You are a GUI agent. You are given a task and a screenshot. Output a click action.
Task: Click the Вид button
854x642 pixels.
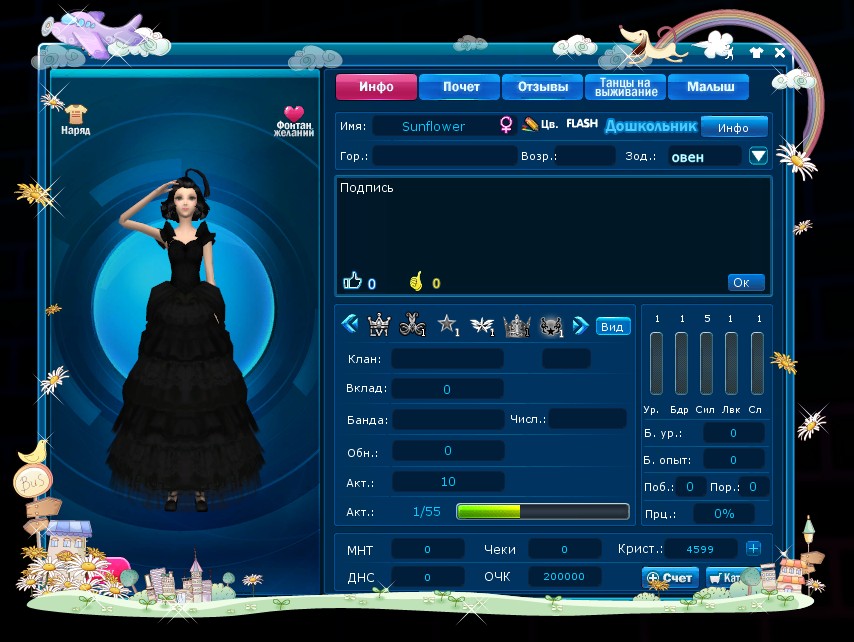(612, 326)
